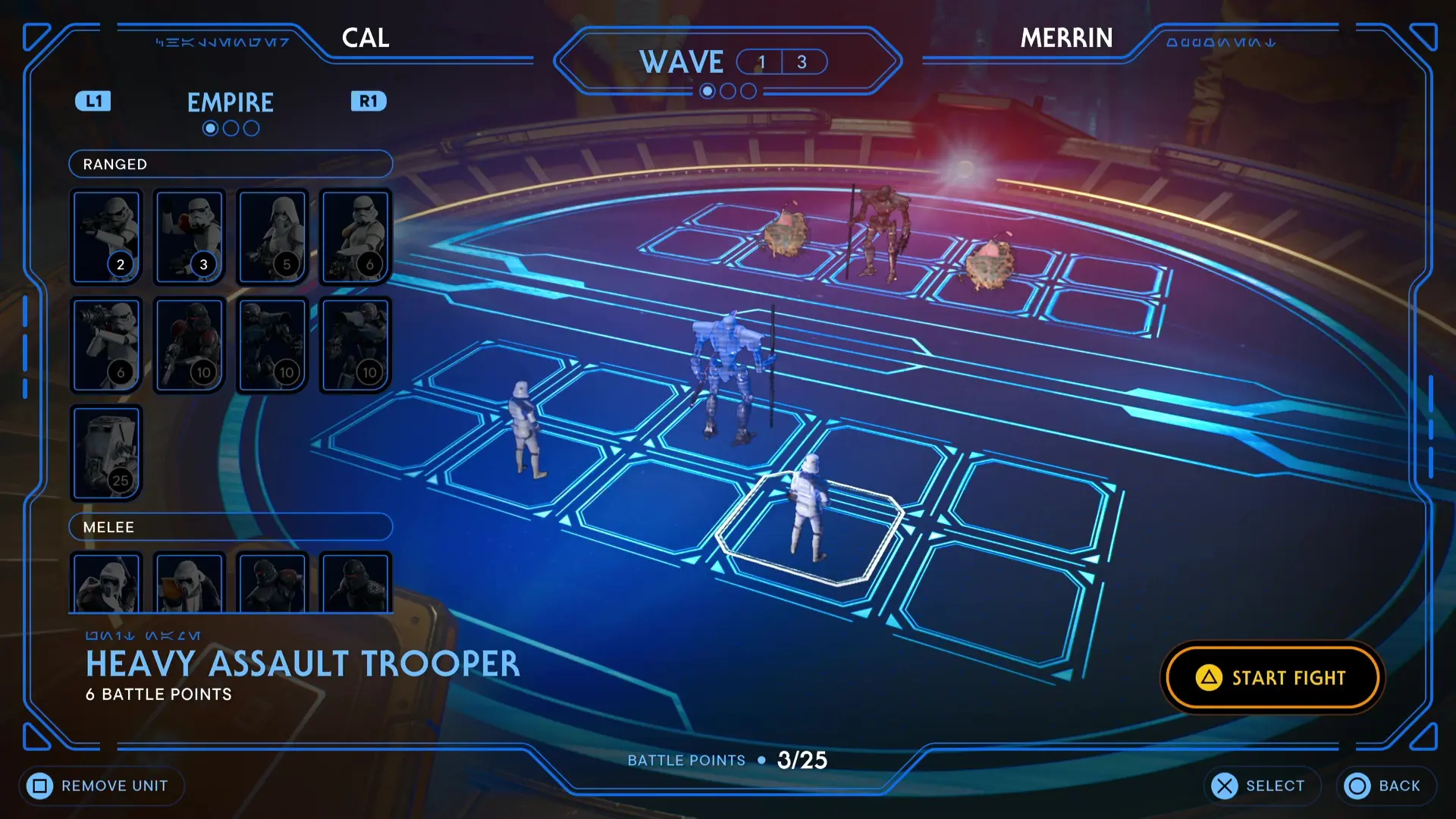Viewport: 1456px width, 819px height.
Task: Choose the Scout Trooper under MELEE
Action: [x=106, y=584]
